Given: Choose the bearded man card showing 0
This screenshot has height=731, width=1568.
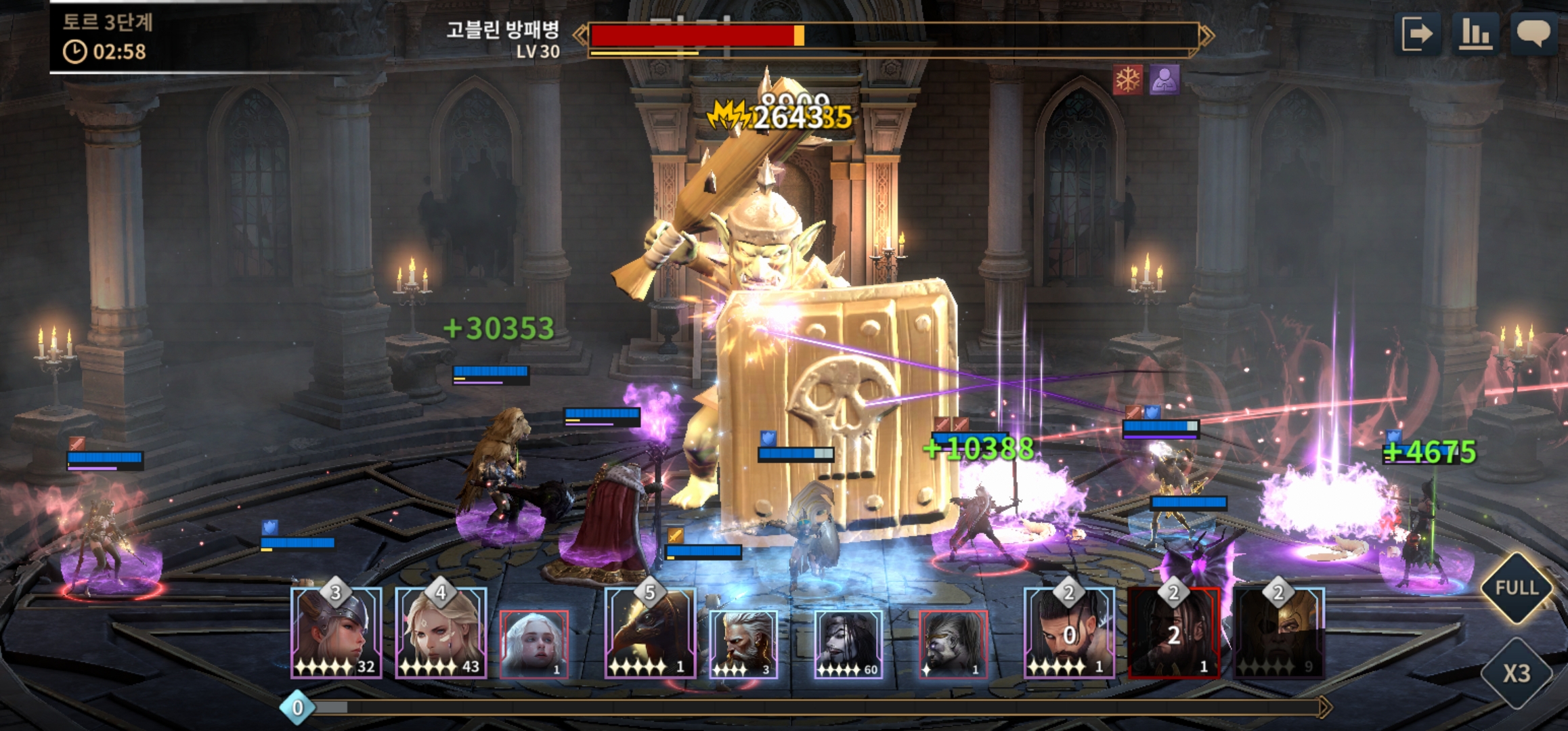Looking at the screenshot, I should (1069, 634).
